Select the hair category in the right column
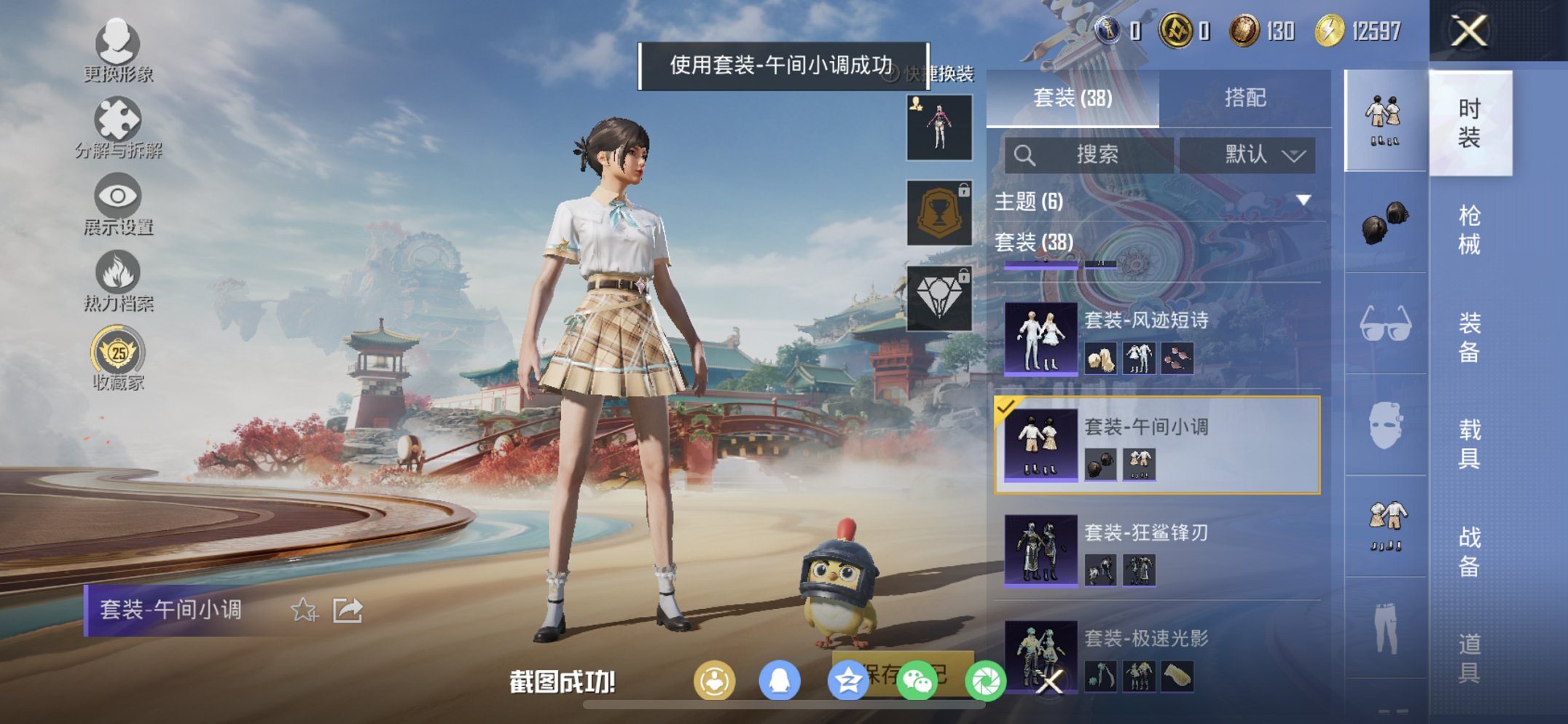Viewport: 1568px width, 724px height. click(1384, 221)
